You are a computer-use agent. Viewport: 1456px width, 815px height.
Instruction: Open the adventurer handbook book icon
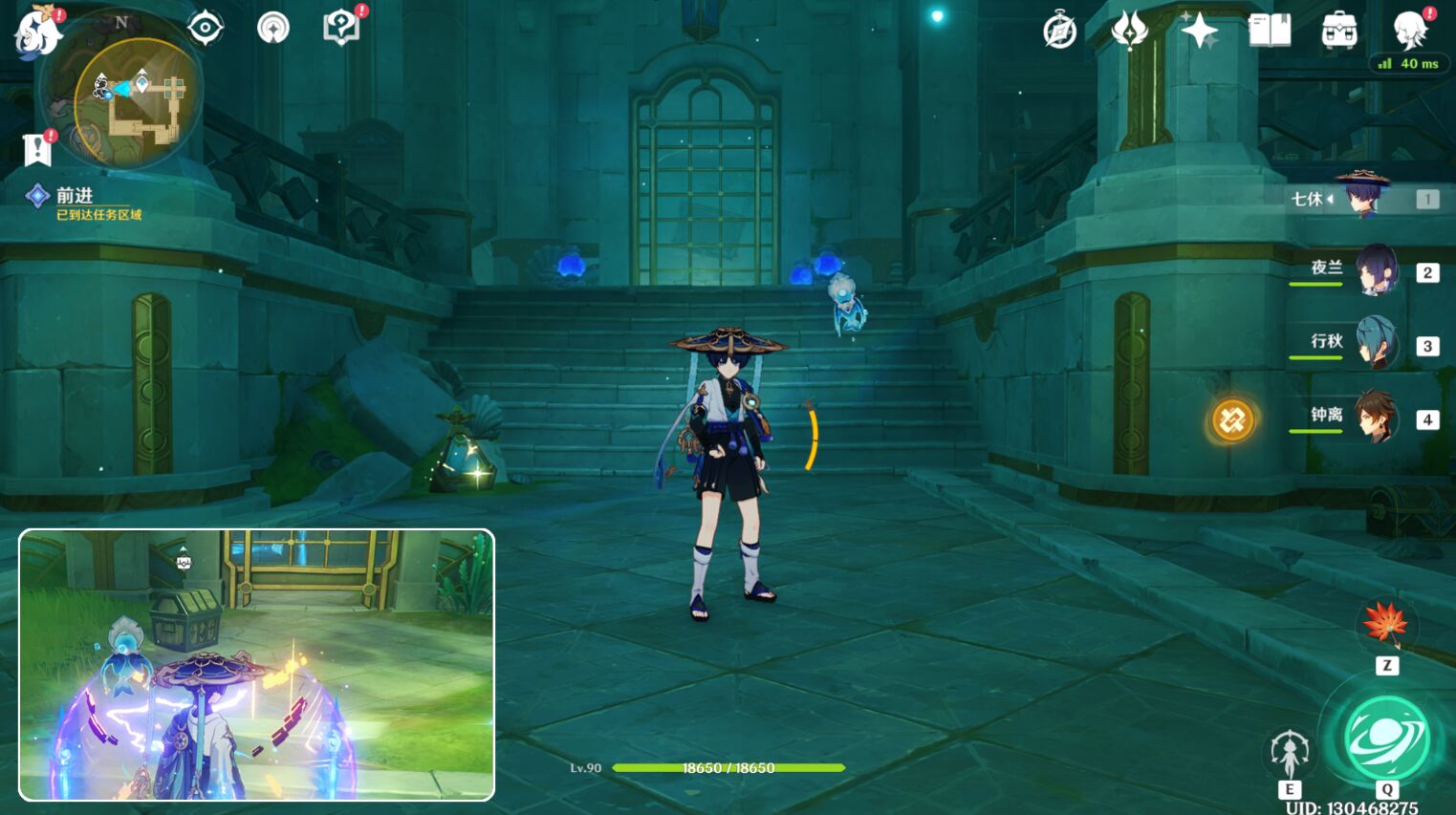[x=1270, y=32]
